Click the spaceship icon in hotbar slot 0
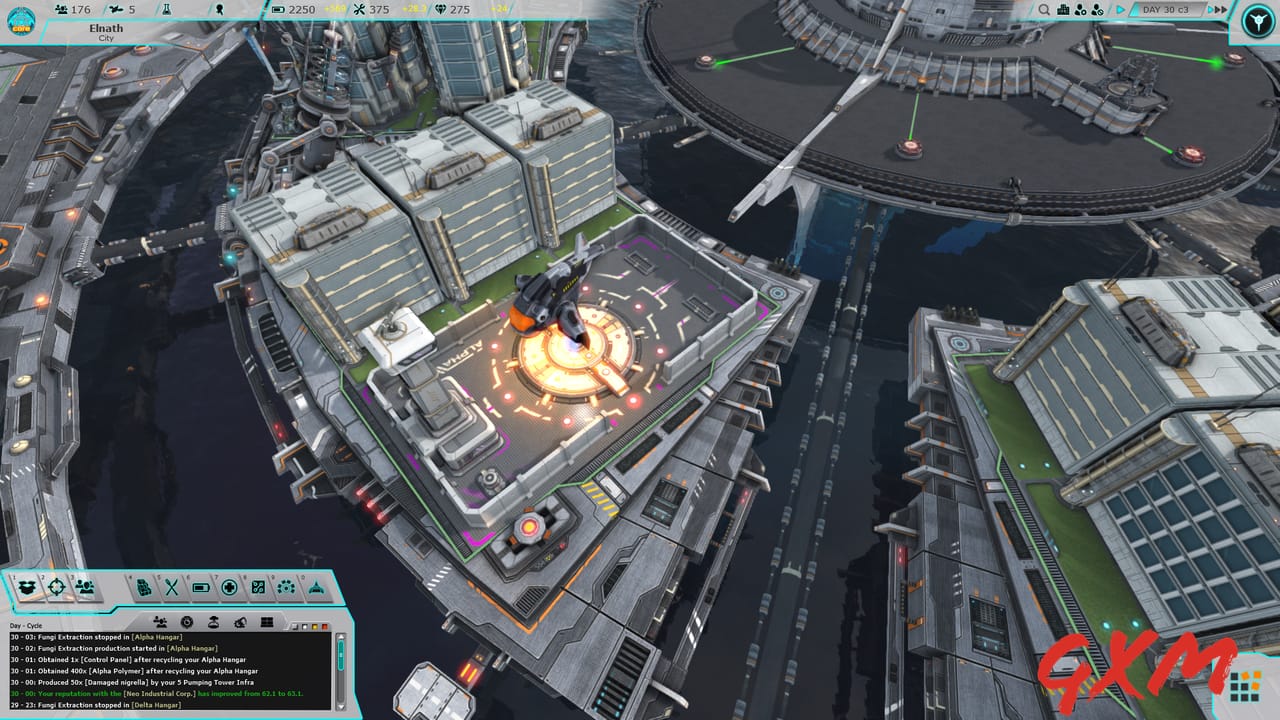The width and height of the screenshot is (1280, 720). [x=317, y=587]
